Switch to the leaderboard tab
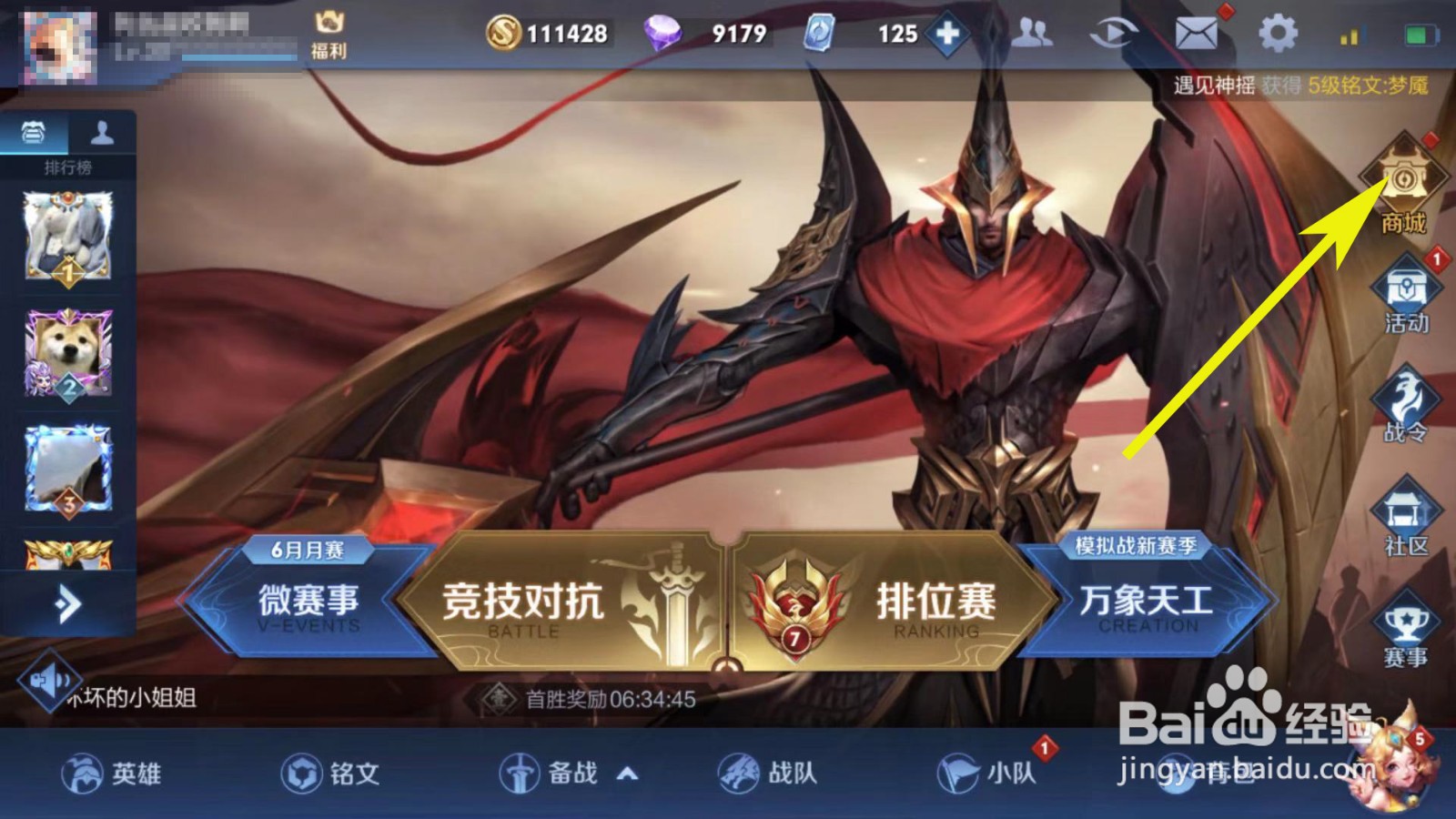 click(31, 134)
